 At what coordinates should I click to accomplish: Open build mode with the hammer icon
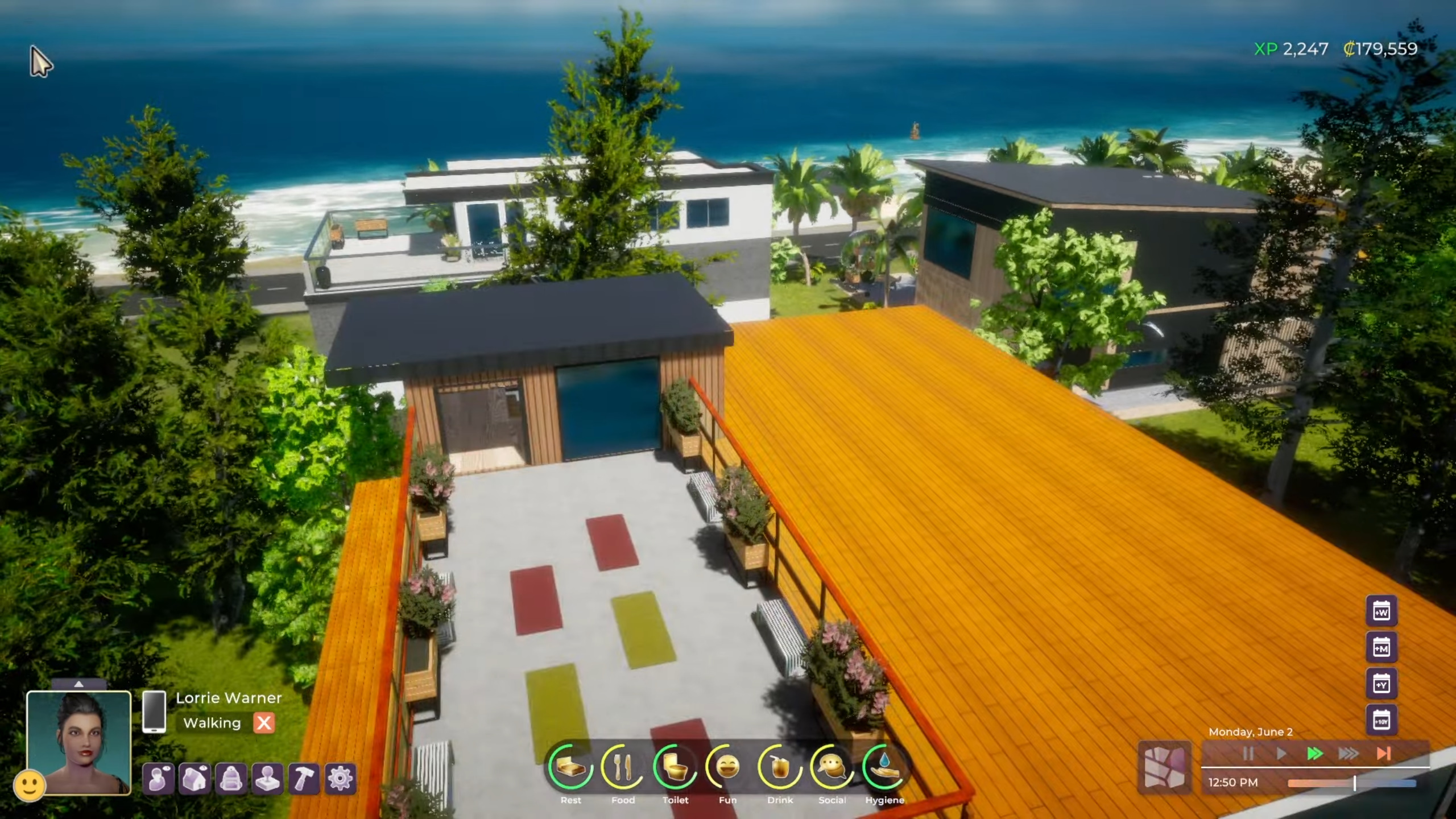coord(305,779)
